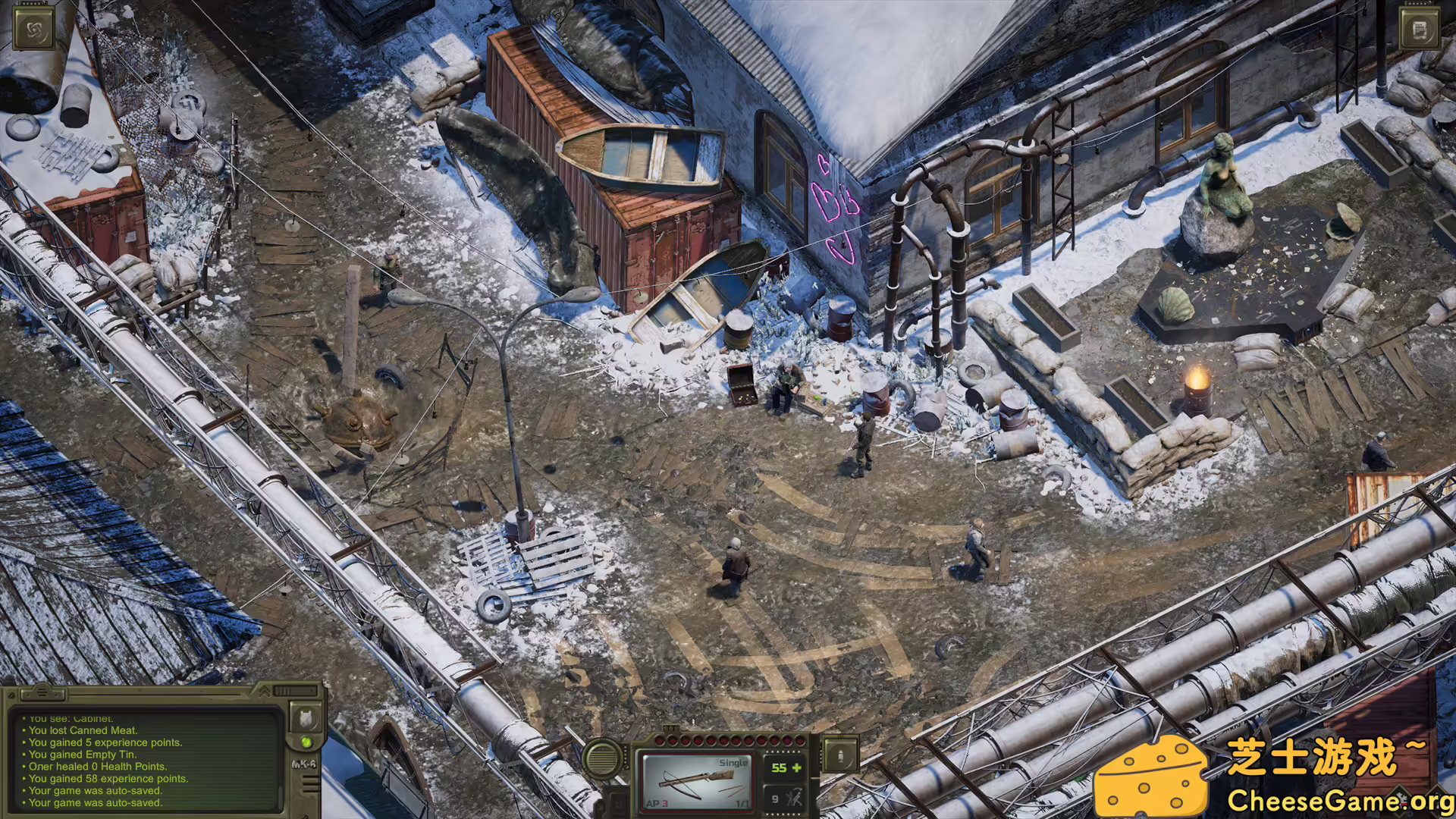Open the journal icon at top right
The width and height of the screenshot is (1456, 819).
tap(1420, 29)
